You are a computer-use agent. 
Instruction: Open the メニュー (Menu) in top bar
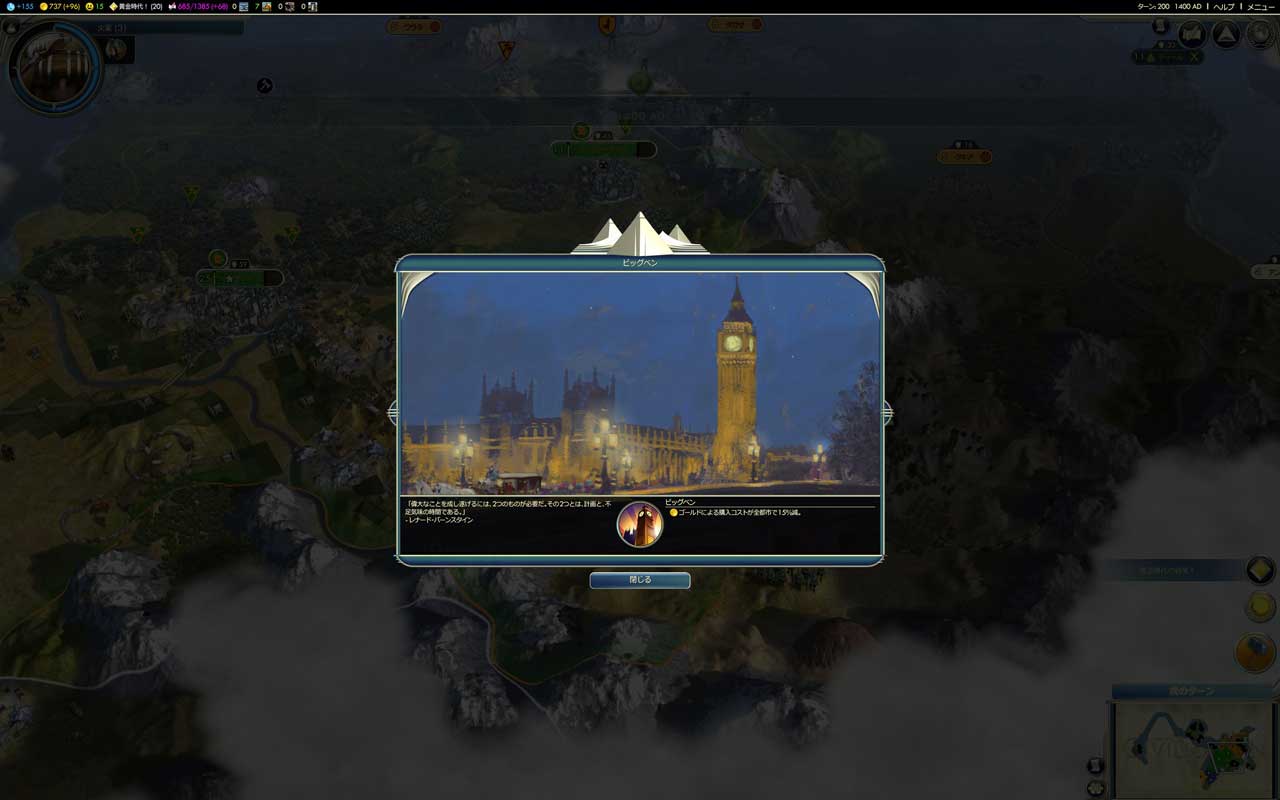tap(1260, 6)
